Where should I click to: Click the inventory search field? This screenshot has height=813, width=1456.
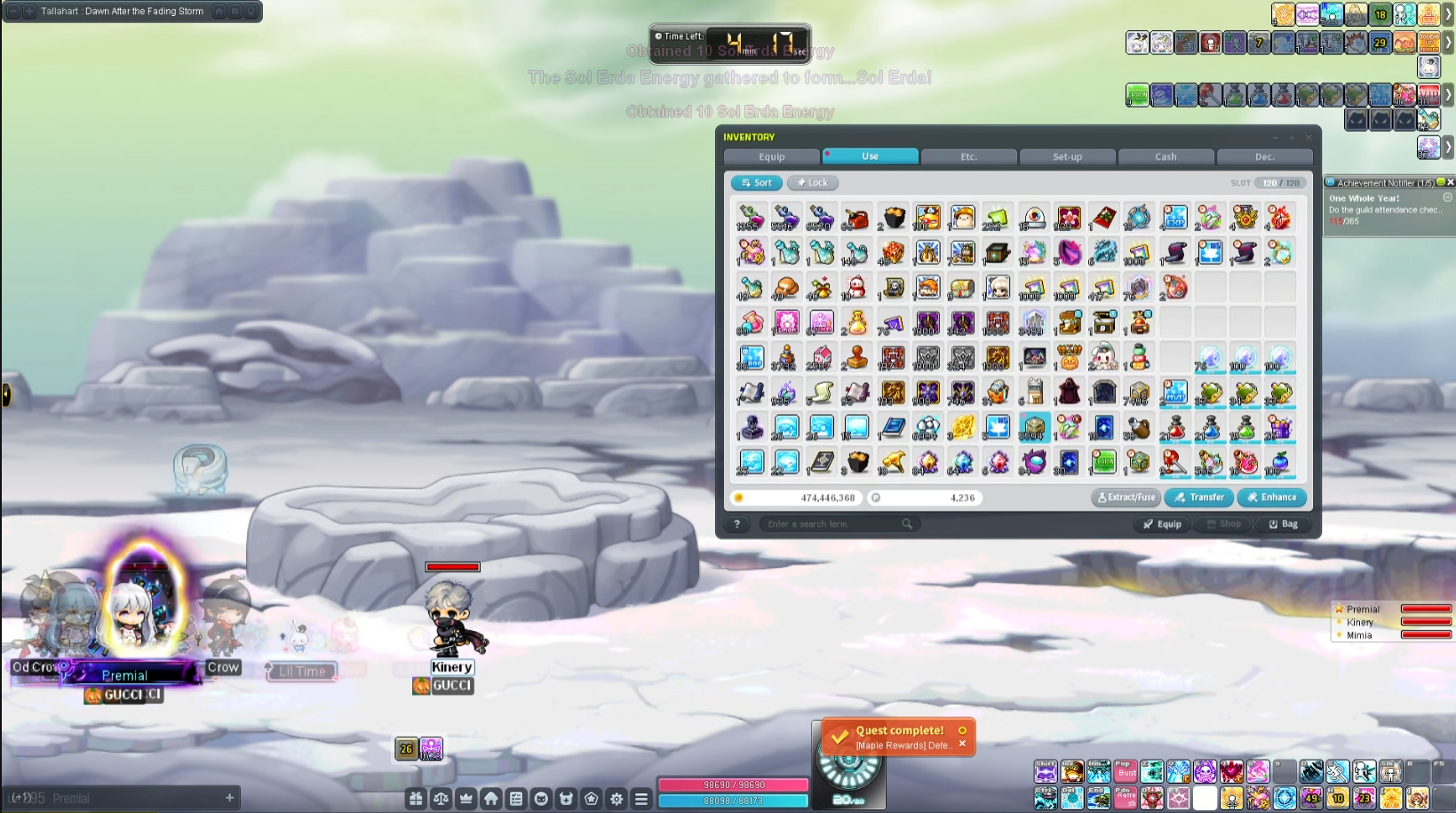(831, 524)
